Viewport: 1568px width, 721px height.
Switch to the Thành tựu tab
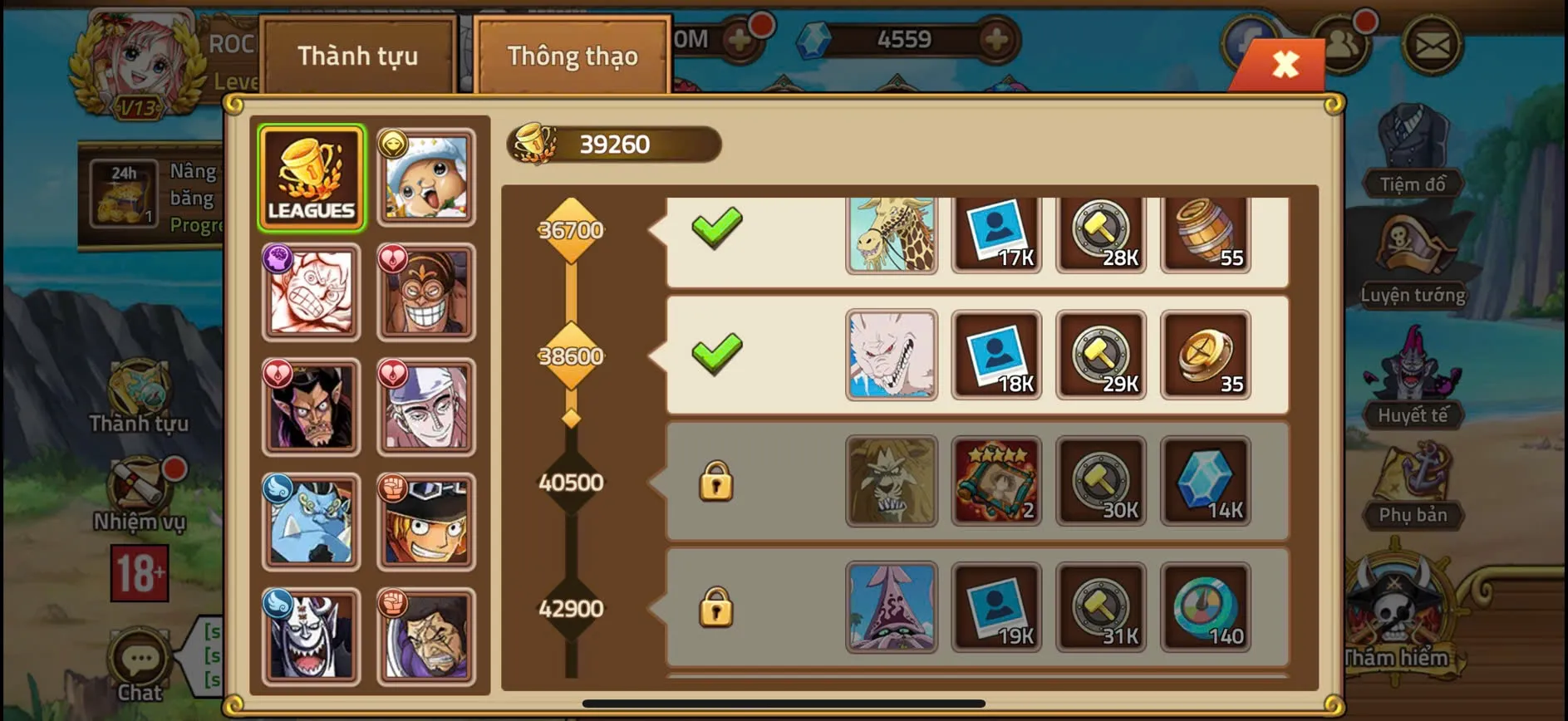pos(358,56)
